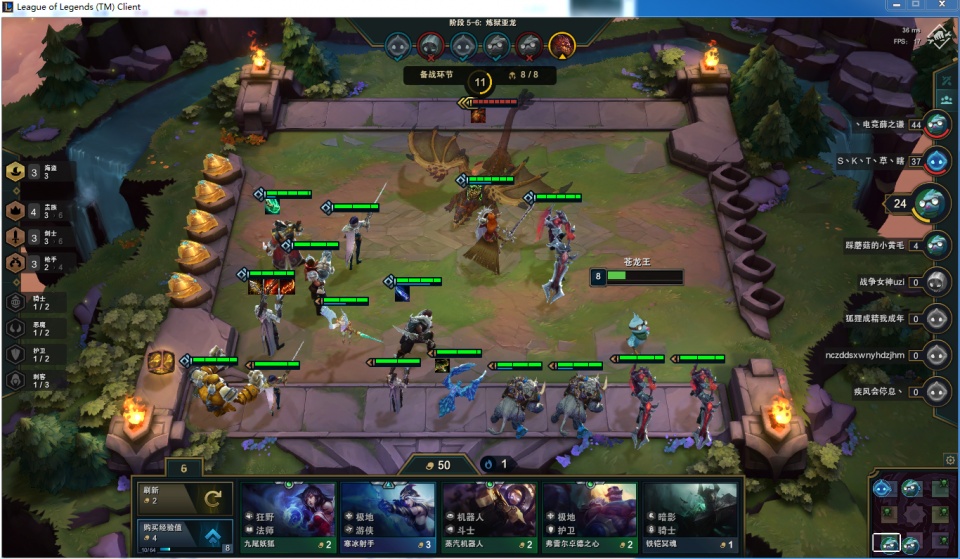Select eliminated player 战争女神uzi in the scoreboard
960x559 pixels.
pyautogui.click(x=937, y=282)
